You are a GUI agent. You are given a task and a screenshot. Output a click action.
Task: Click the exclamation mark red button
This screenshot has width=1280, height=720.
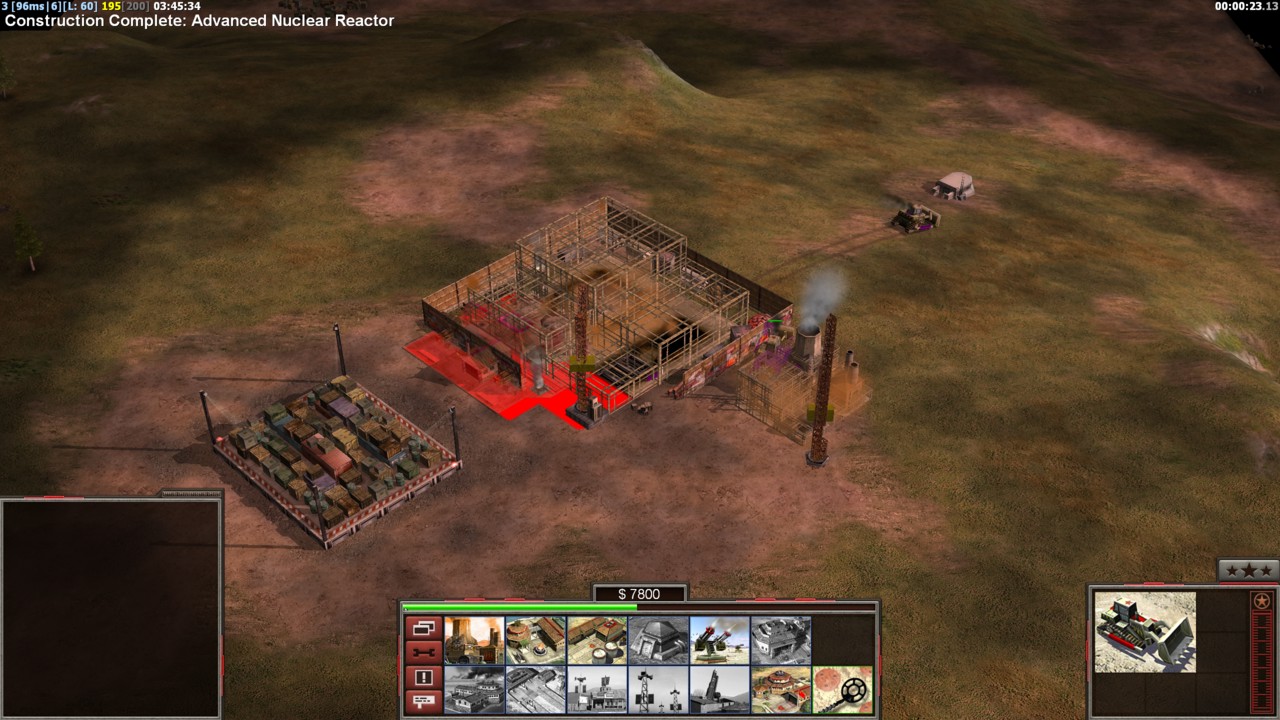(423, 677)
